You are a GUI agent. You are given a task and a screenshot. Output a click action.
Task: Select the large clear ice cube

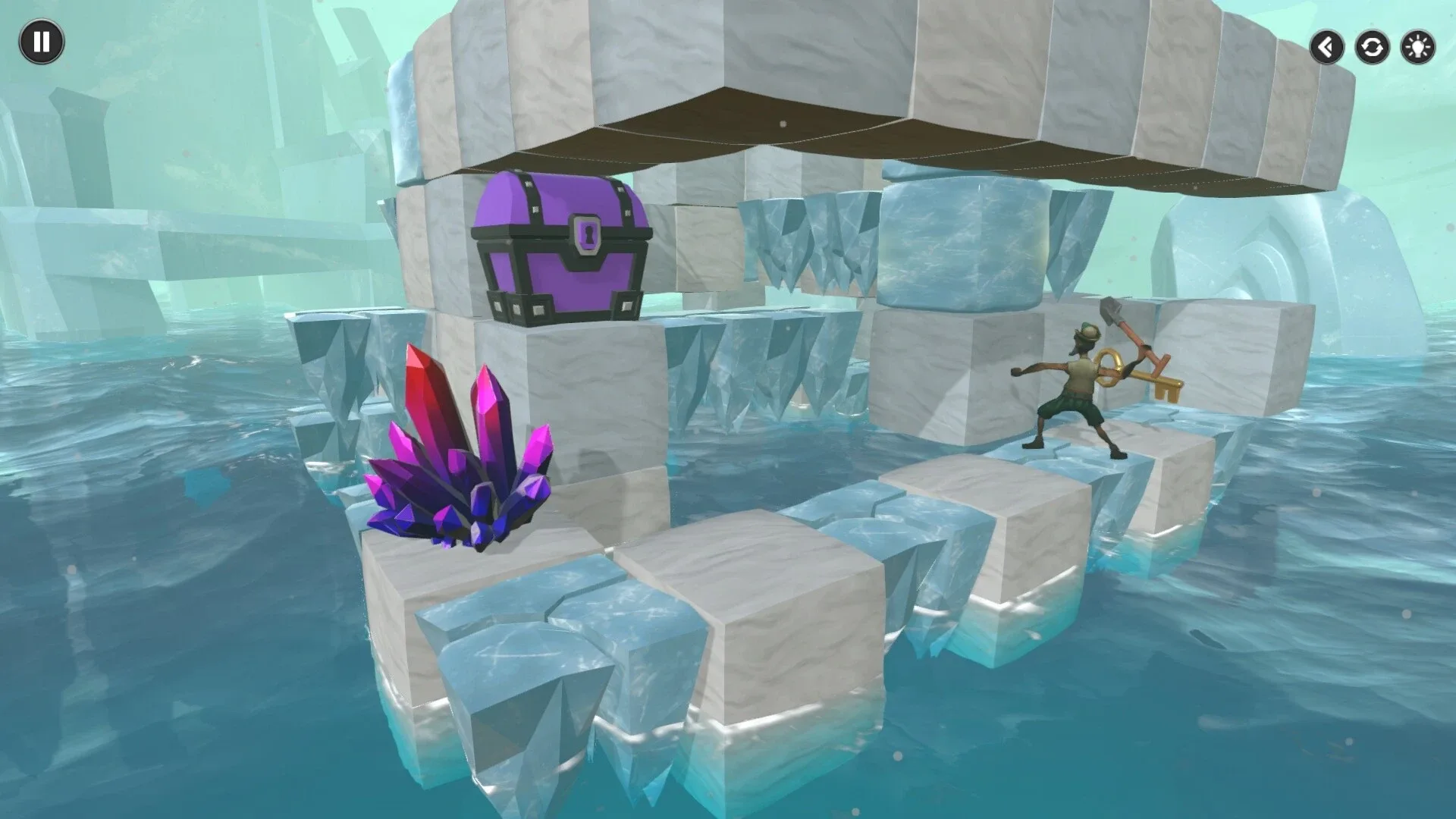coord(963,243)
